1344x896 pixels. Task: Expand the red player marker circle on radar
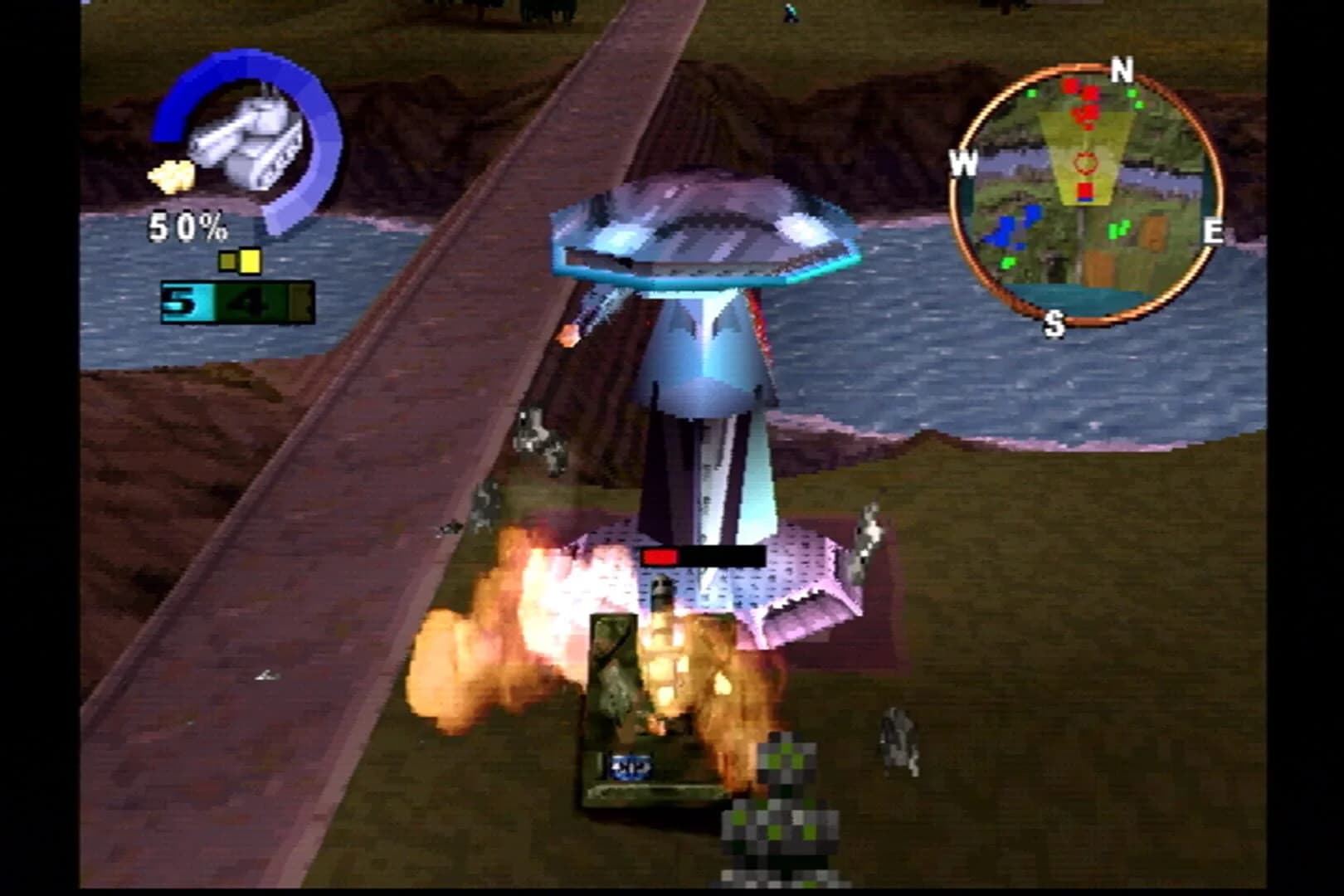tap(1083, 164)
